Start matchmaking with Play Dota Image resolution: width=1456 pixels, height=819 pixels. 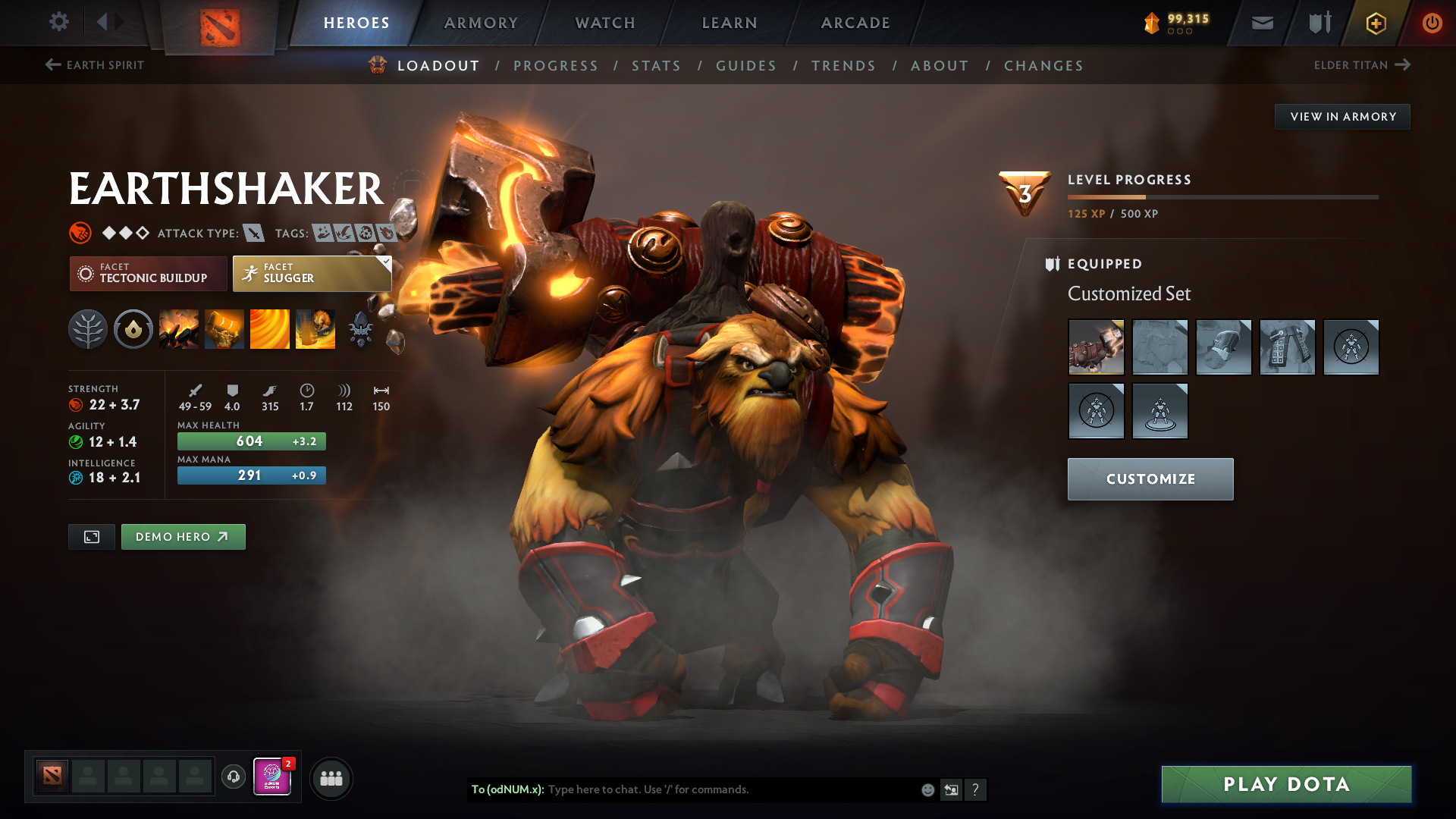pos(1286,784)
